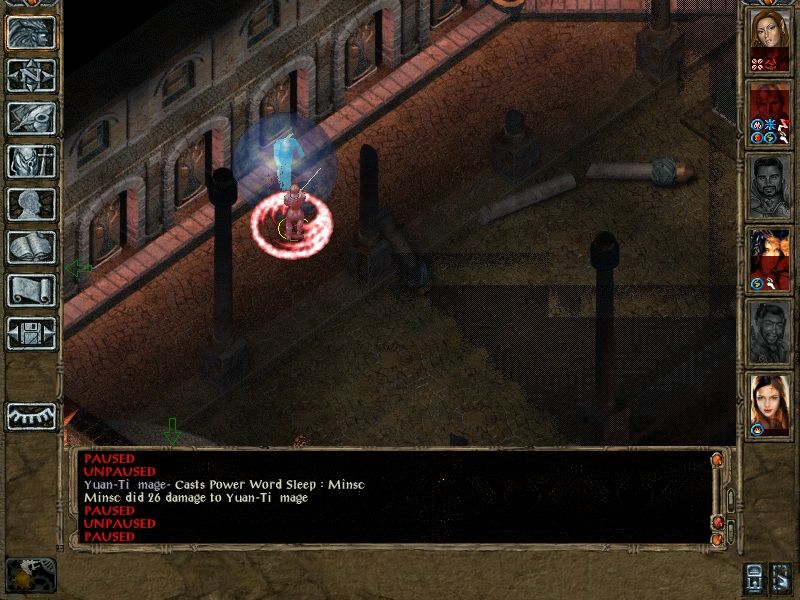Click the Return to Game button
The width and height of the screenshot is (800, 600).
[x=31, y=33]
